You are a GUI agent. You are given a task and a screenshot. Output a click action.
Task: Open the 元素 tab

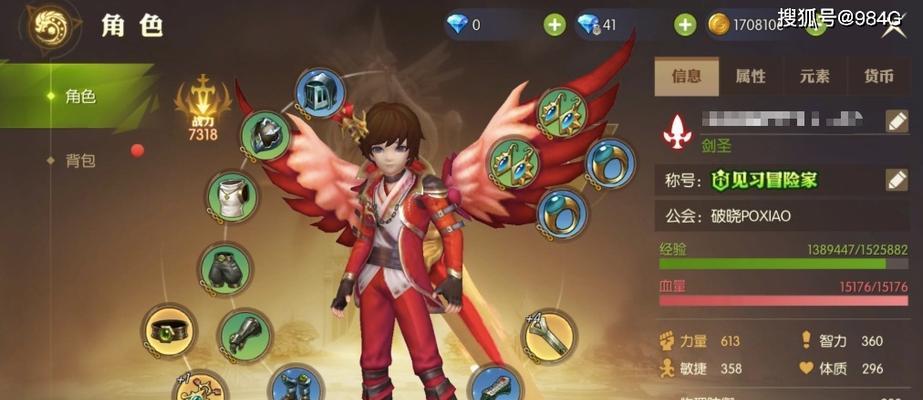tap(814, 76)
